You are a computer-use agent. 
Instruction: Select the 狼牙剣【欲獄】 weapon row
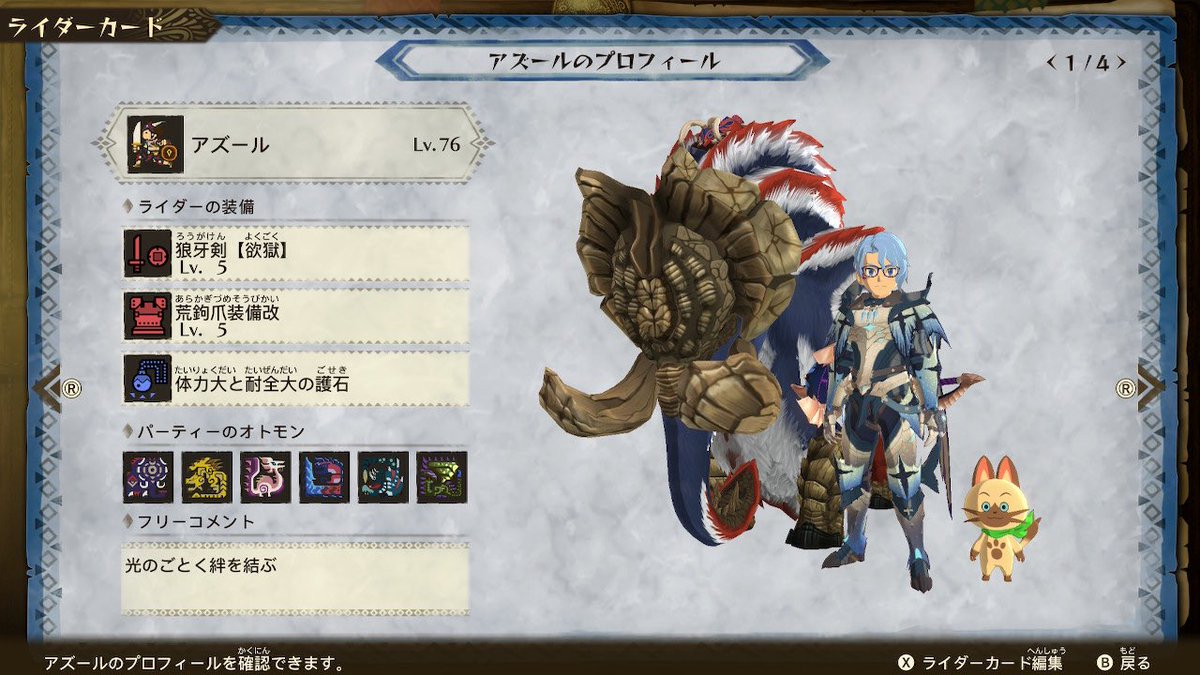296,253
